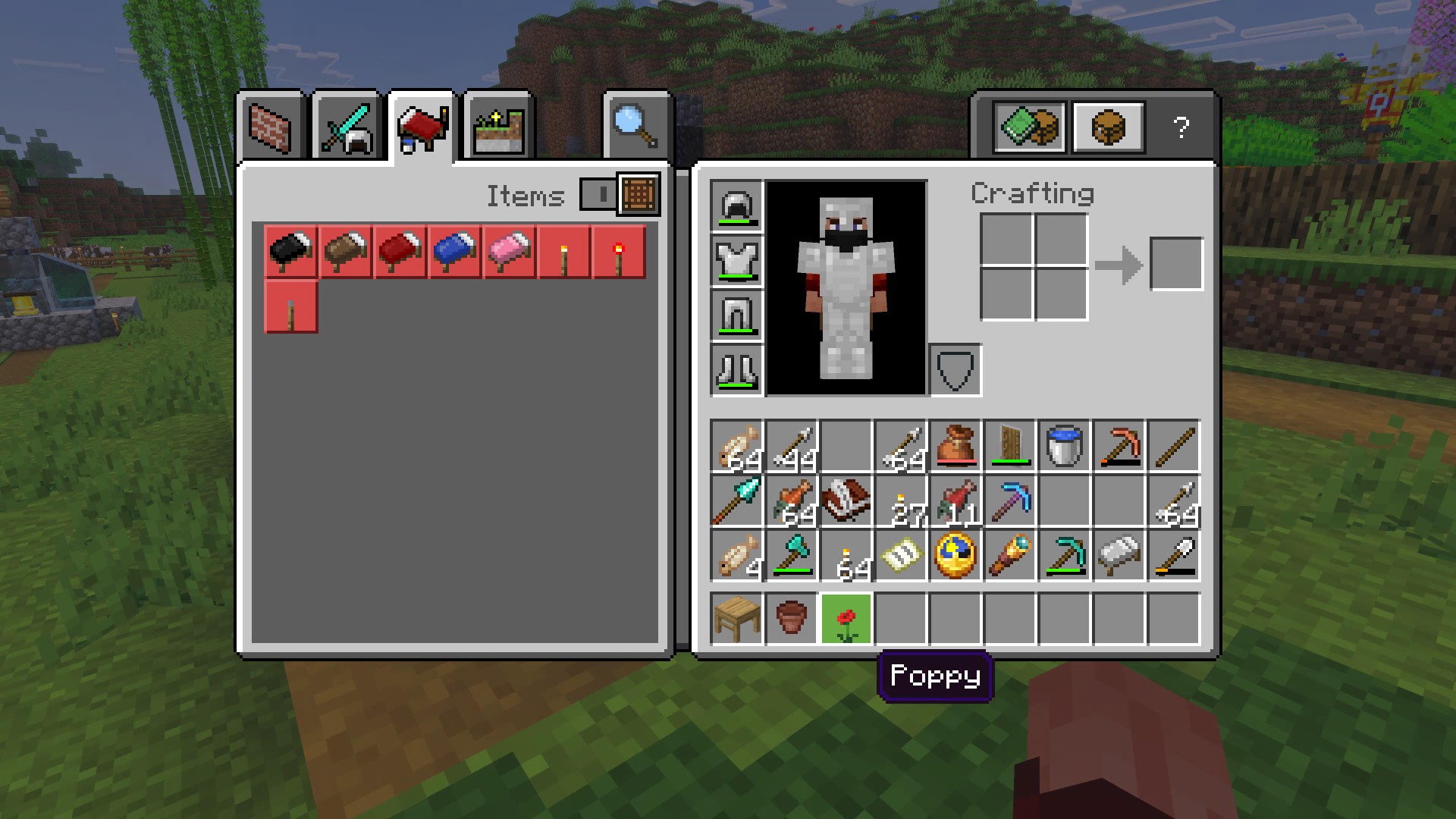Switch to the grass block nature tab
Screen dimensions: 1456x819
498,127
